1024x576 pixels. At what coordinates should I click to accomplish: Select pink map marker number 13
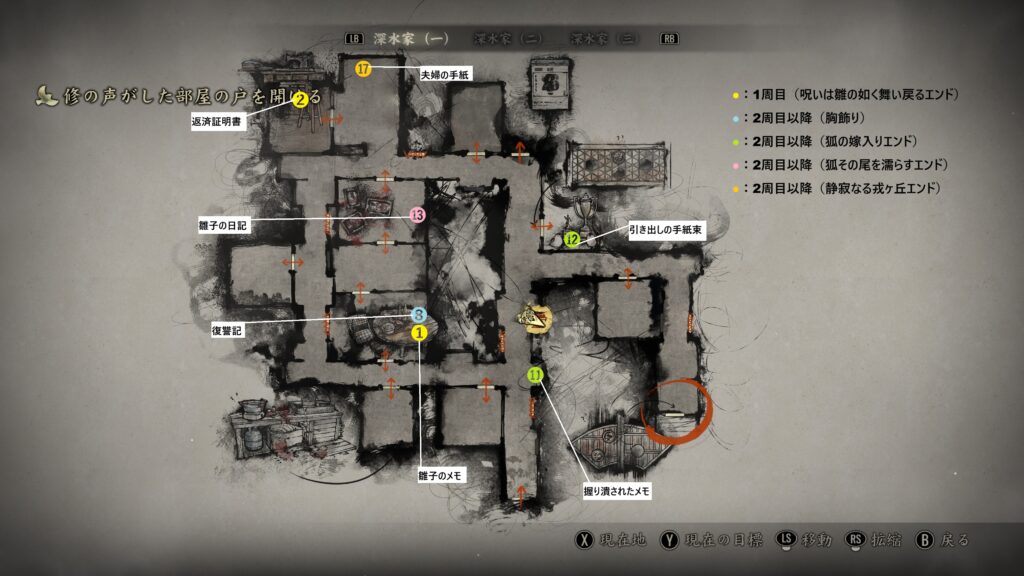[418, 215]
